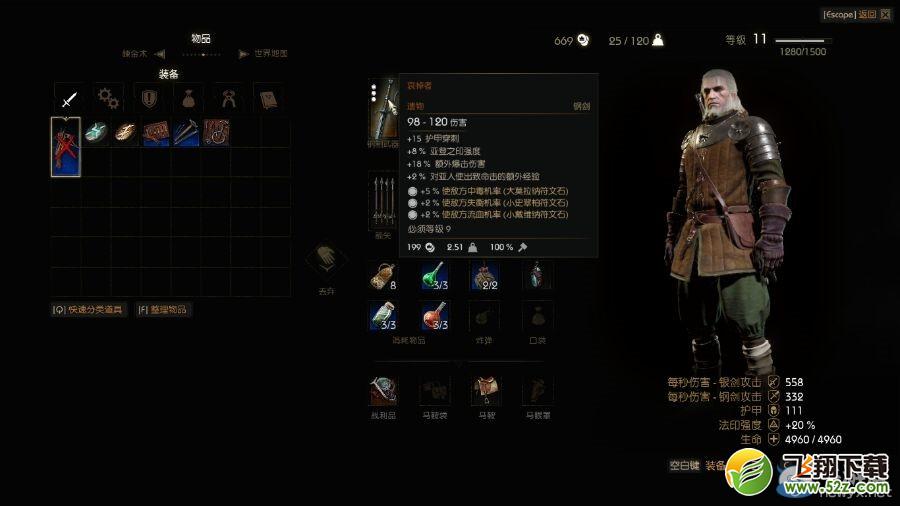Image resolution: width=900 pixels, height=506 pixels.
Task: Select the crossbow bolts inventory item
Action: tap(186, 132)
